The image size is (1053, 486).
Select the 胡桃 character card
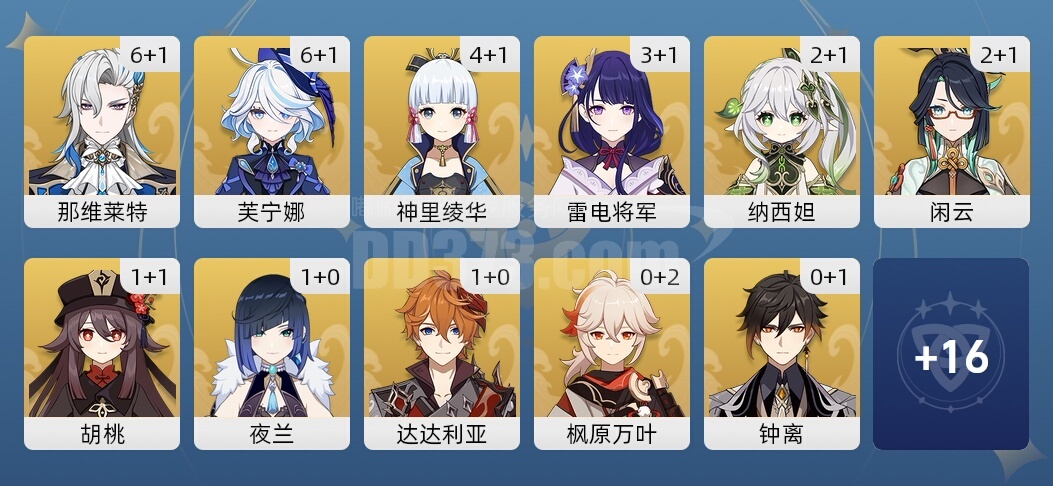(x=102, y=353)
